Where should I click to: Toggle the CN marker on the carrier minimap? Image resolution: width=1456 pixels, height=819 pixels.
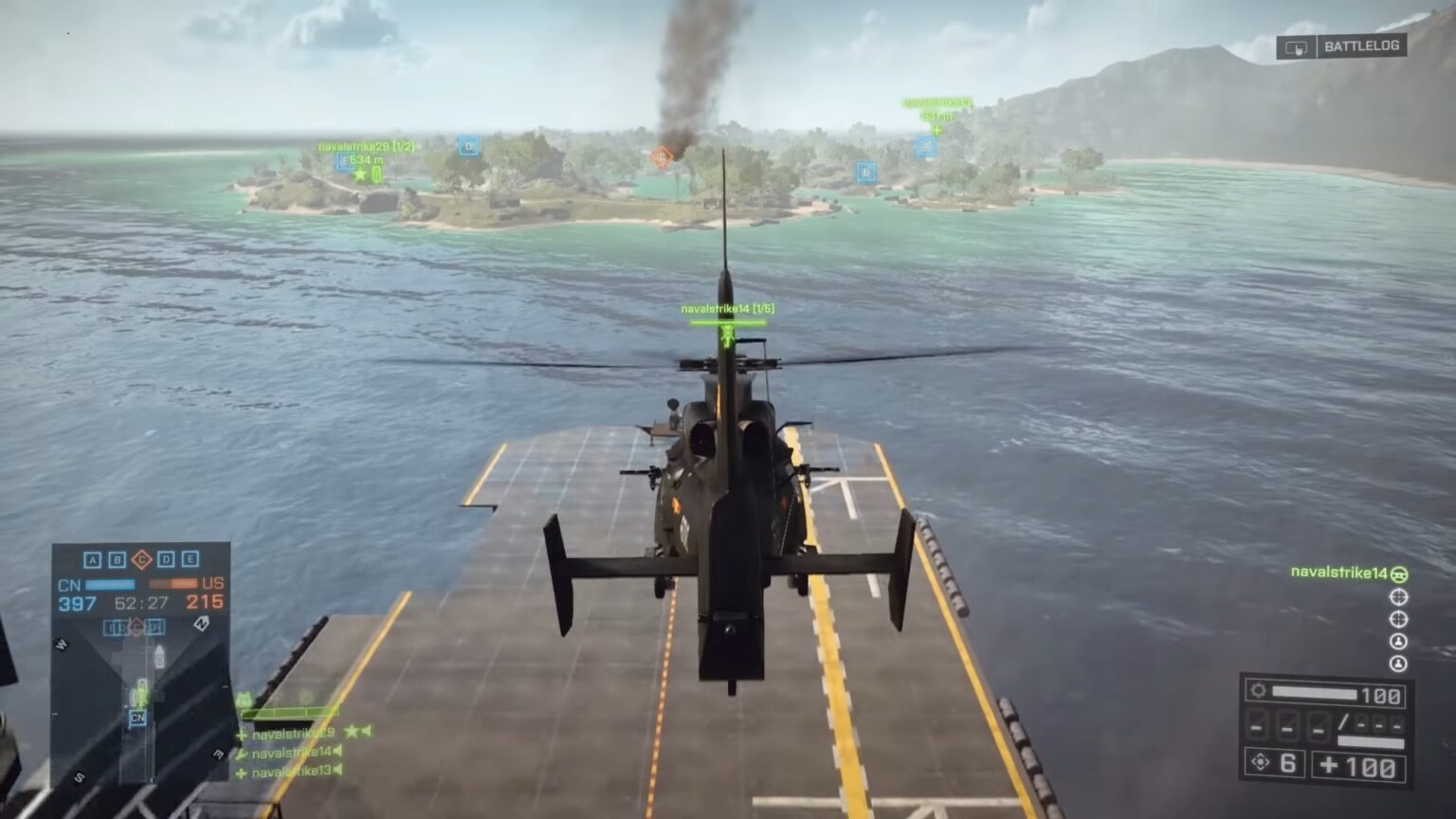(x=136, y=719)
